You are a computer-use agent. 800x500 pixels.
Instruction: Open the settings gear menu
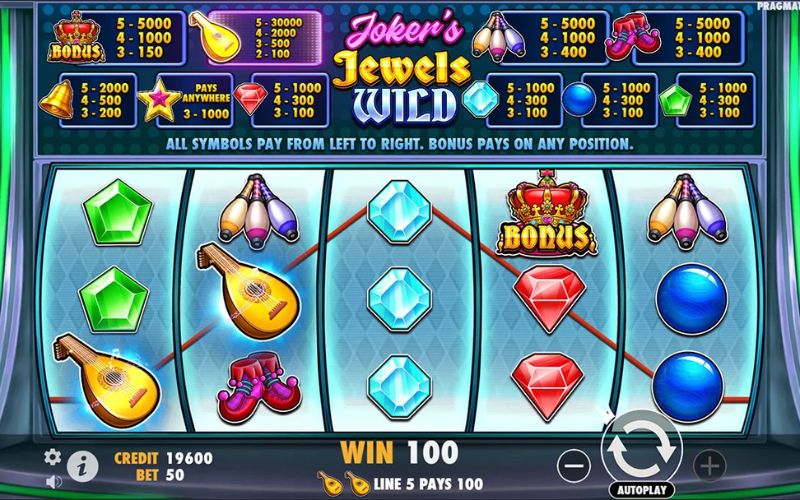tap(53, 457)
